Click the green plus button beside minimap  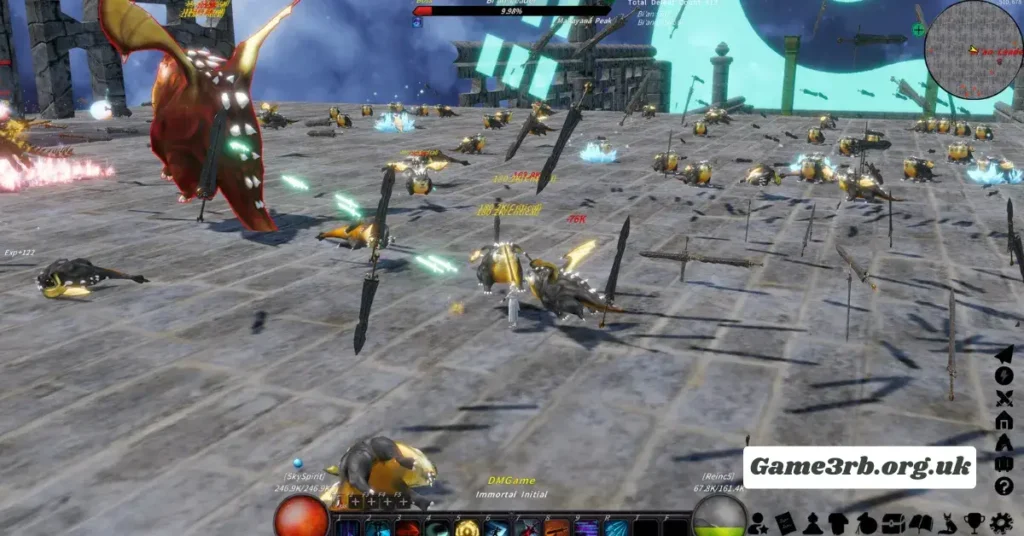[919, 30]
